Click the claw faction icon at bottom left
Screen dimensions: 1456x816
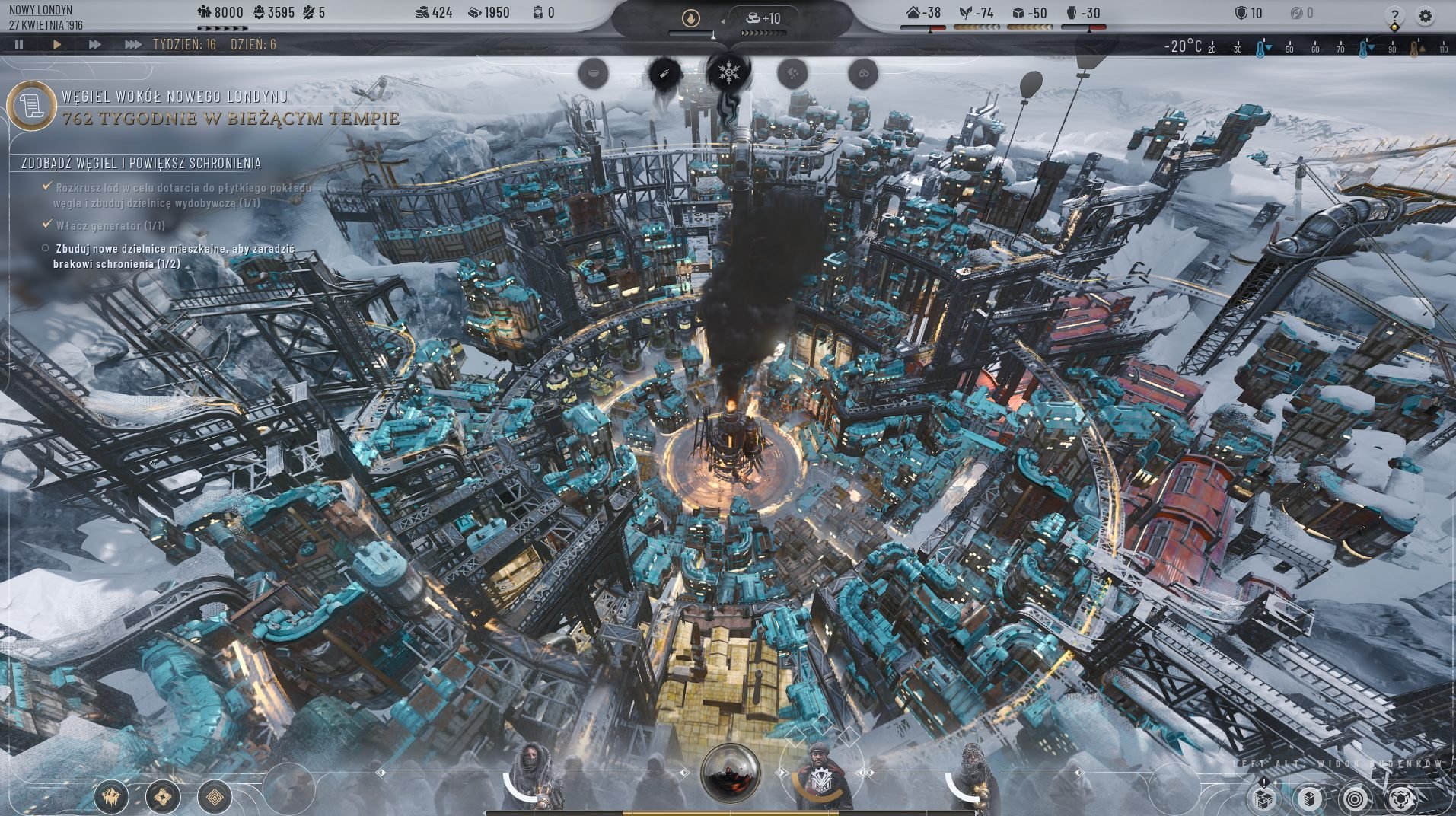[x=112, y=797]
